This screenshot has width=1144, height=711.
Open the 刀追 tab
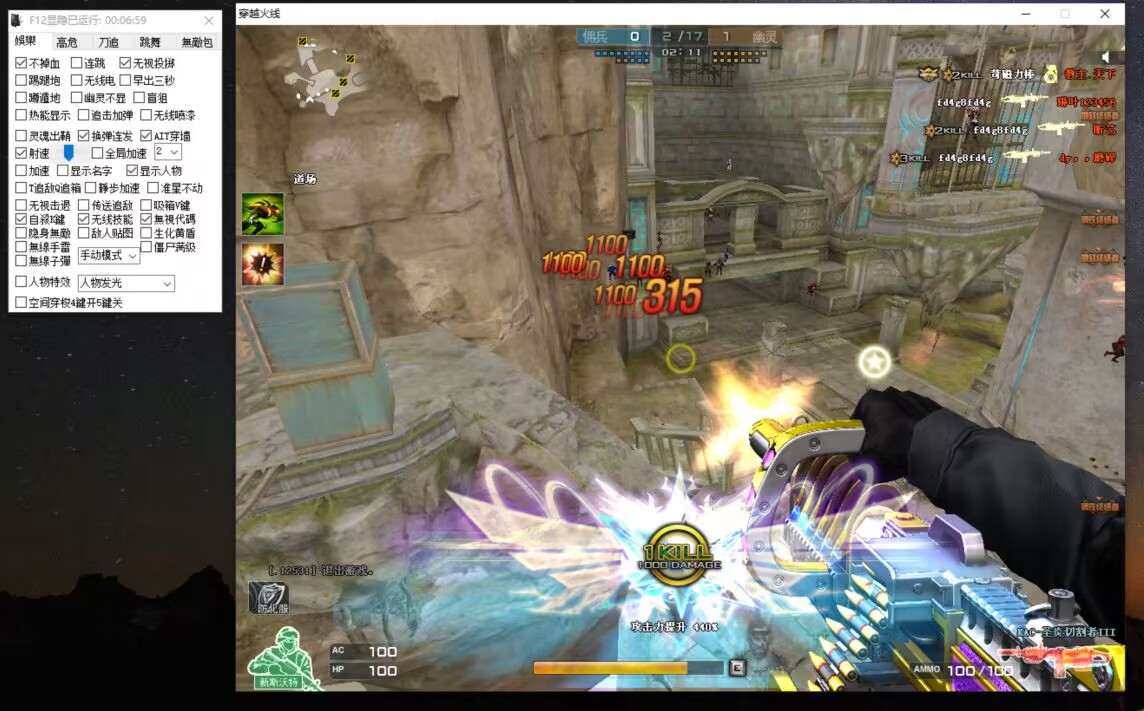[108, 42]
